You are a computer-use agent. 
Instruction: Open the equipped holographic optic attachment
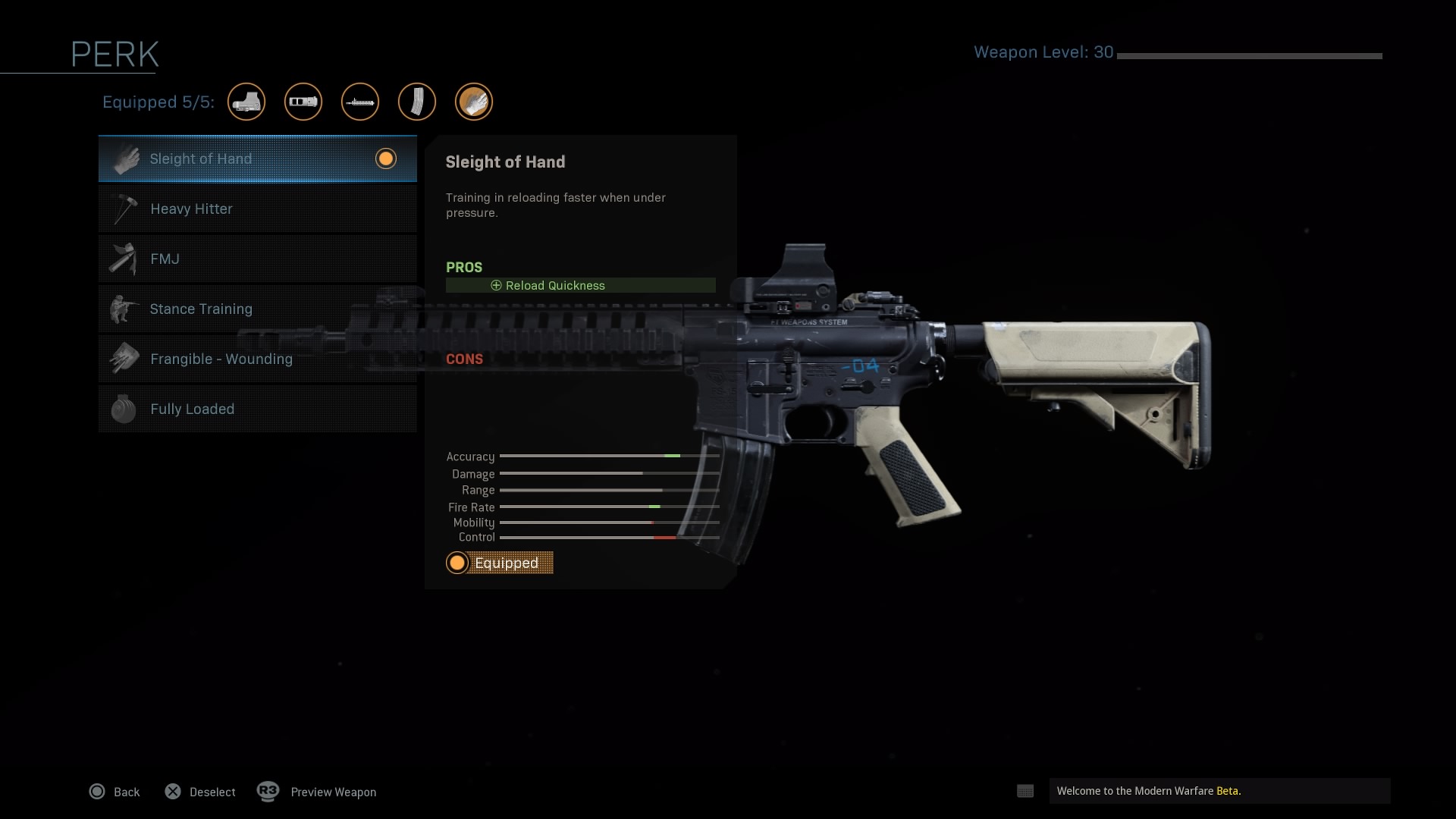246,102
